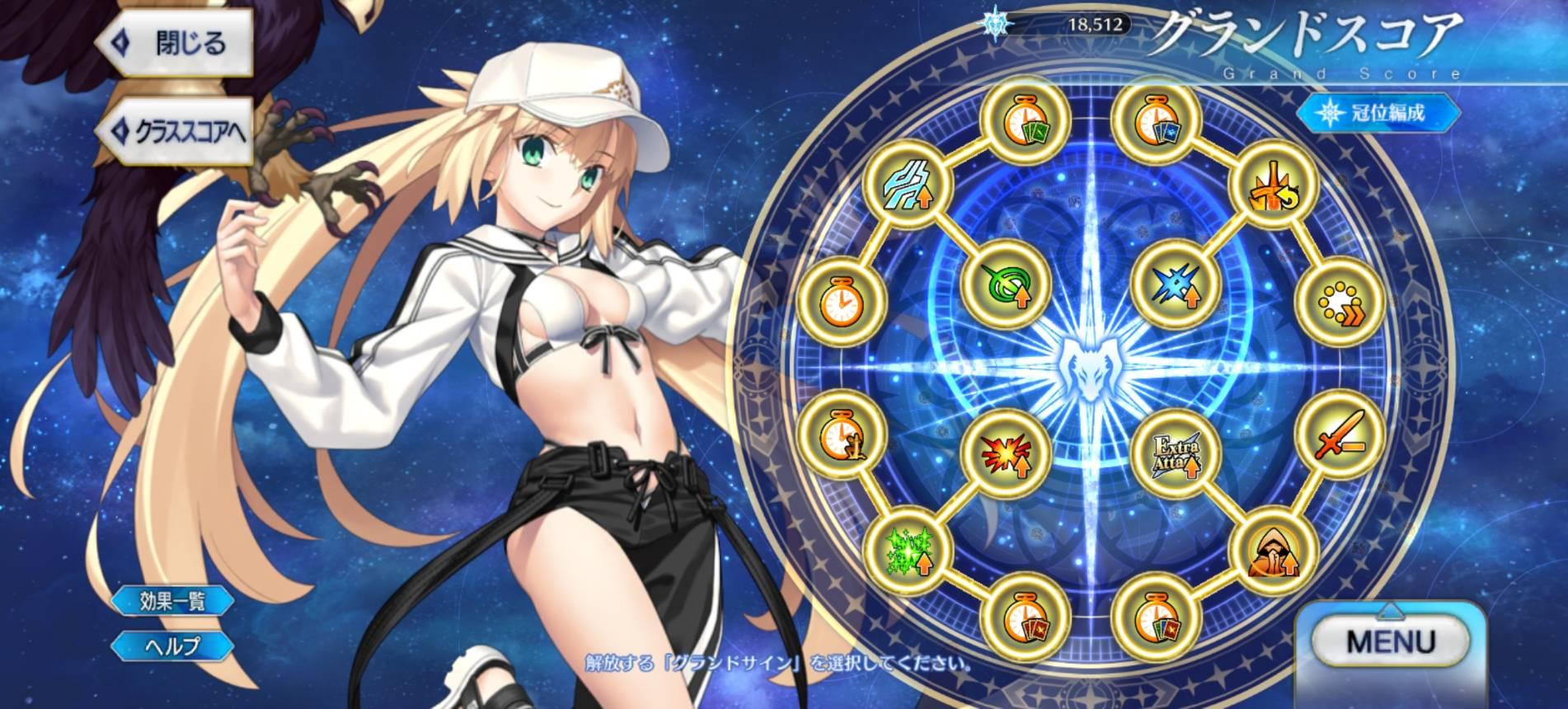Open the 冠位編成 grand formation
This screenshot has width=1568, height=709.
point(1376,113)
